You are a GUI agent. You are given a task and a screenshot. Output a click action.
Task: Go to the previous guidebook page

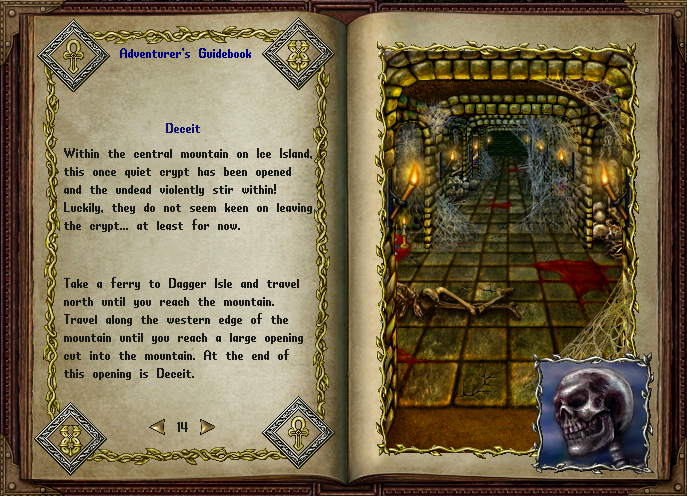[157, 427]
